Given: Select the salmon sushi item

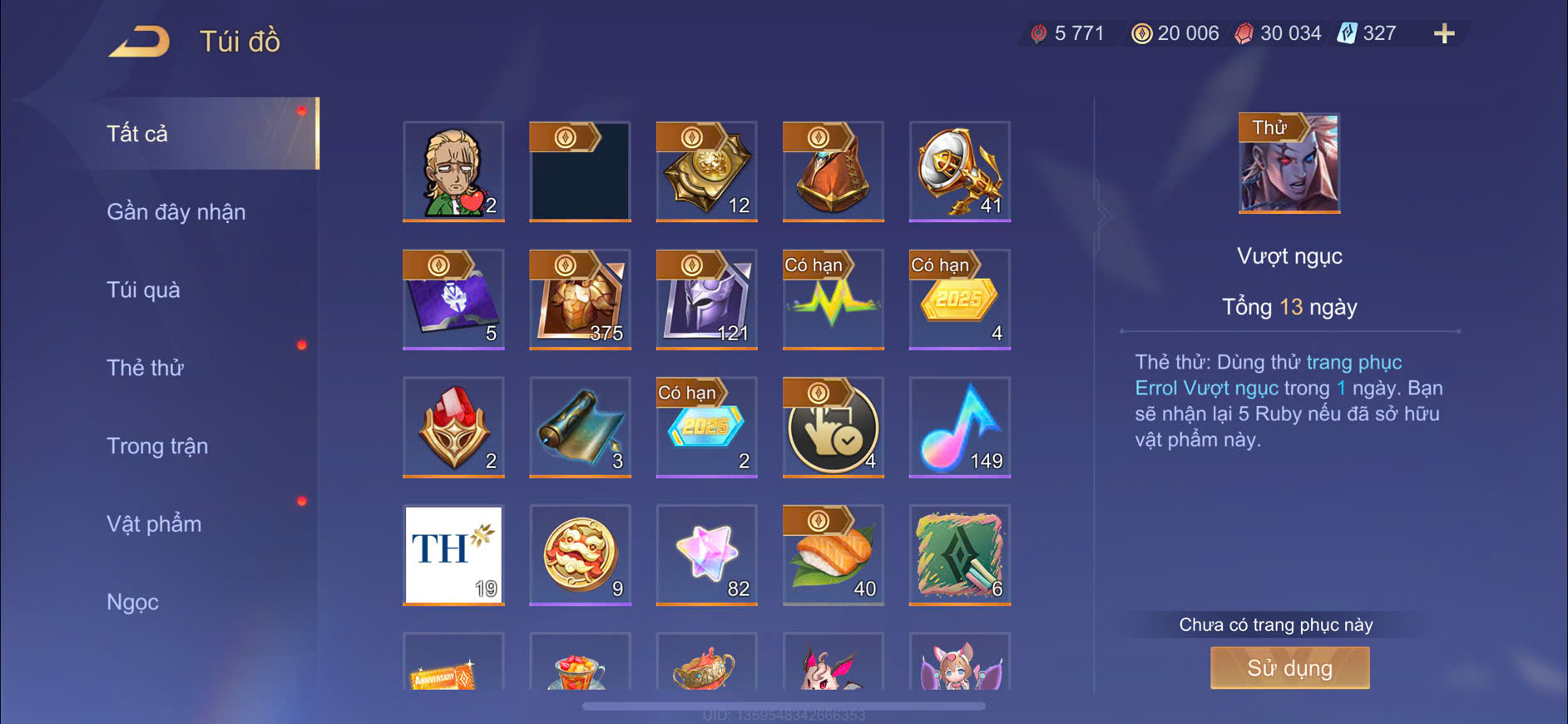Looking at the screenshot, I should coord(833,555).
